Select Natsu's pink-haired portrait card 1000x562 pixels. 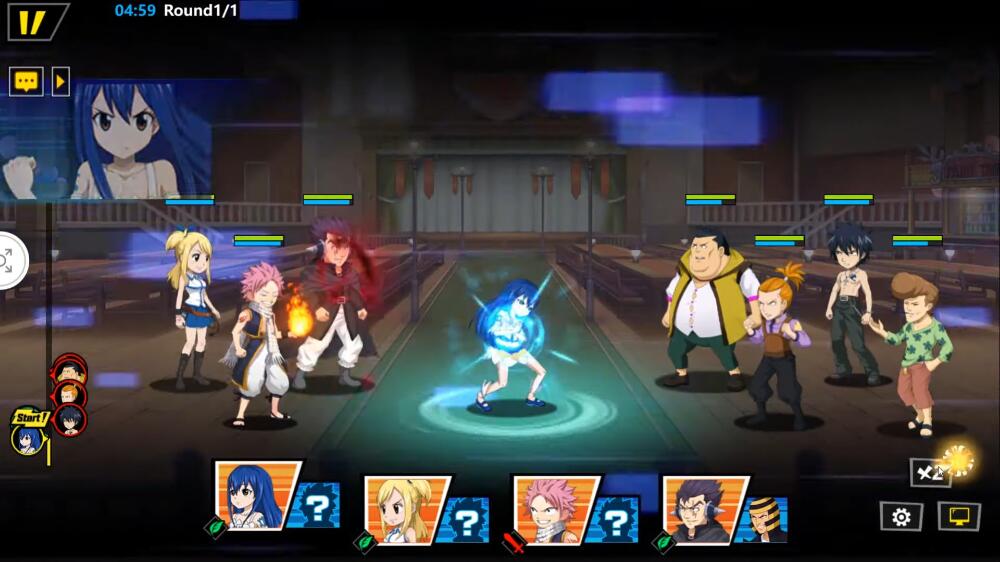coord(553,506)
